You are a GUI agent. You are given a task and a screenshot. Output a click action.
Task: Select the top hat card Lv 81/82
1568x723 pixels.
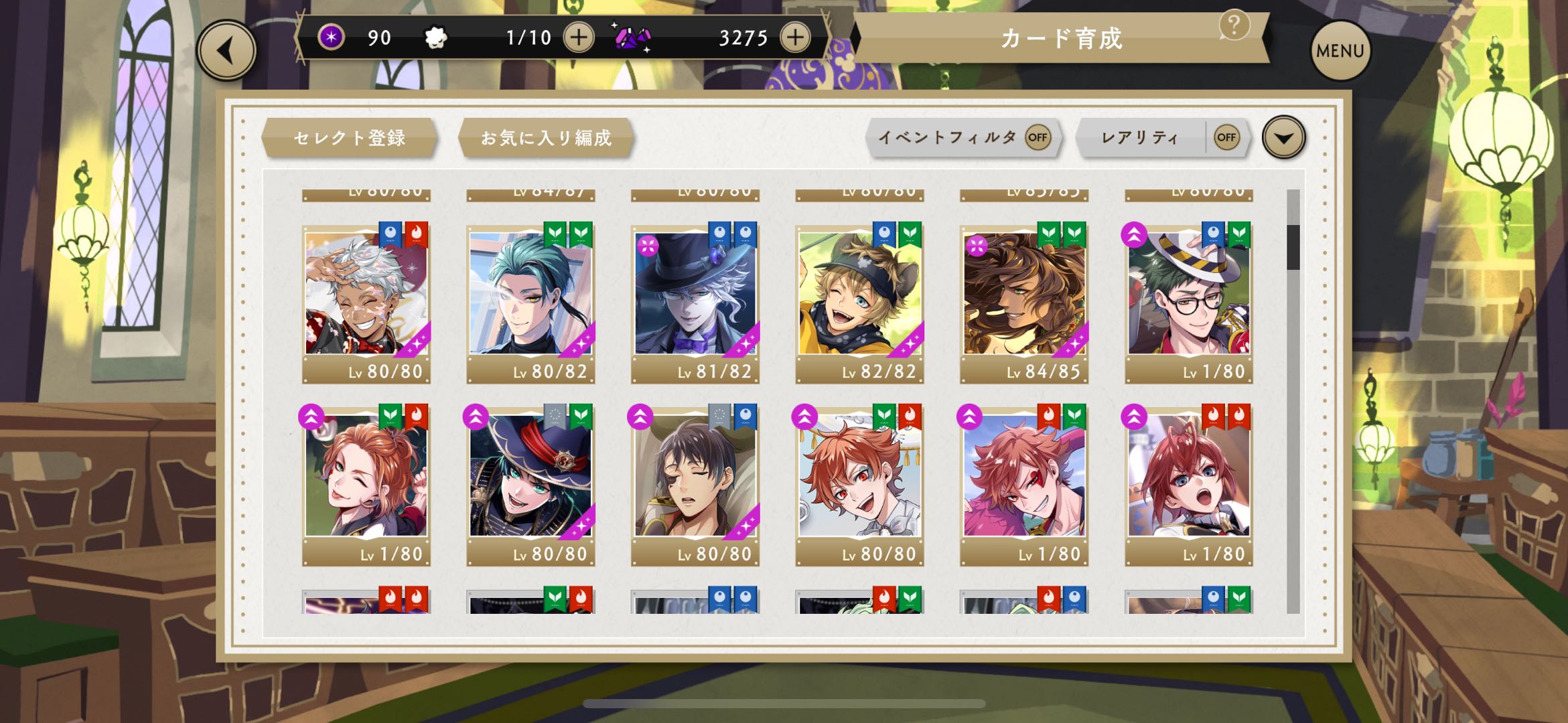click(x=695, y=295)
